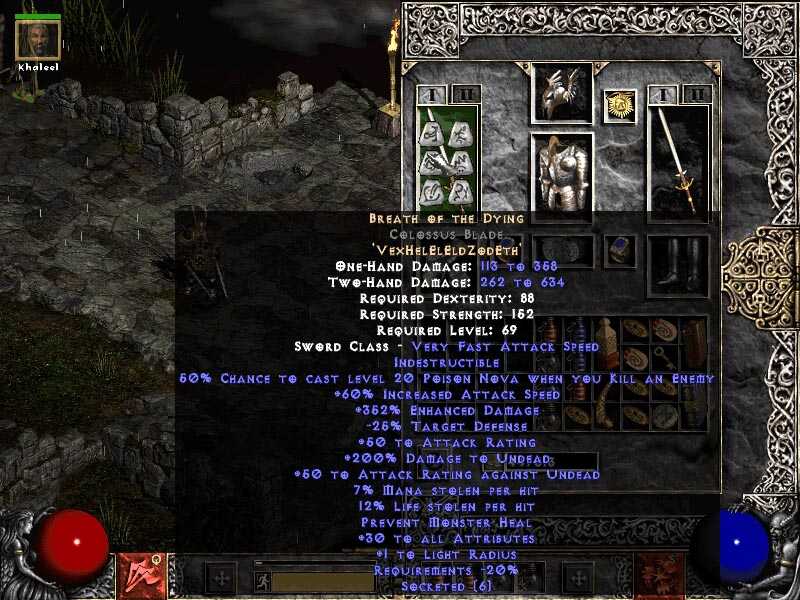The image size is (800, 600).
Task: Select the plate body armor slot
Action: click(561, 177)
